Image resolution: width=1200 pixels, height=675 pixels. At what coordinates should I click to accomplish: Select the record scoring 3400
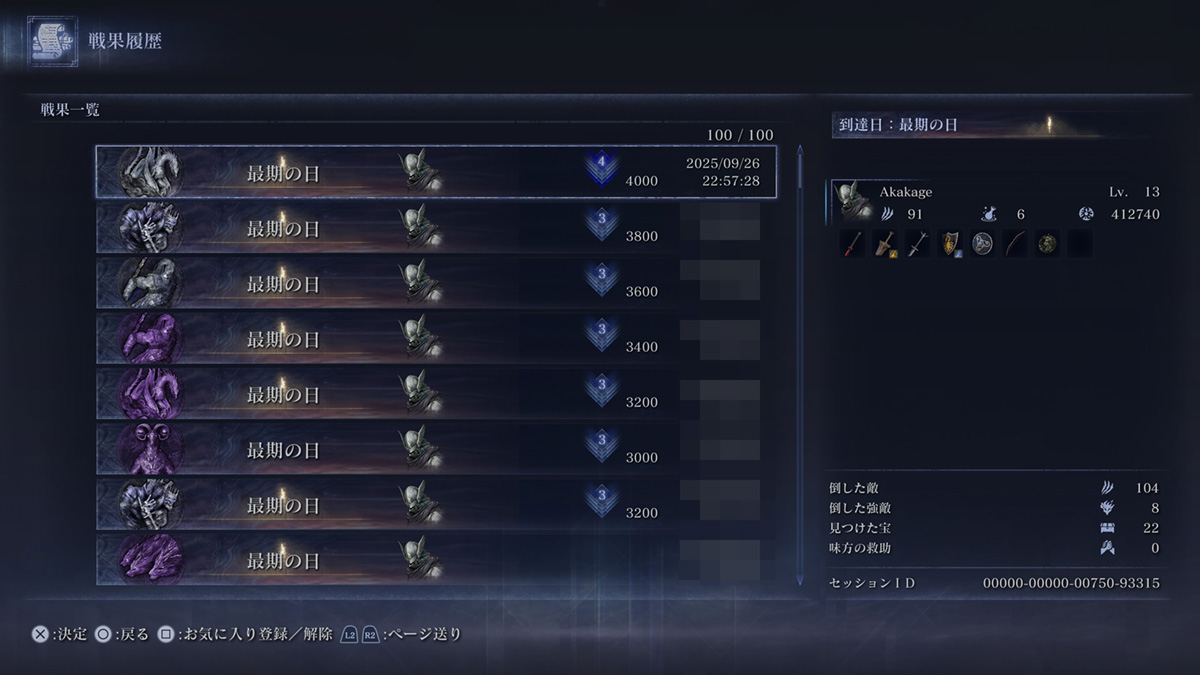436,338
